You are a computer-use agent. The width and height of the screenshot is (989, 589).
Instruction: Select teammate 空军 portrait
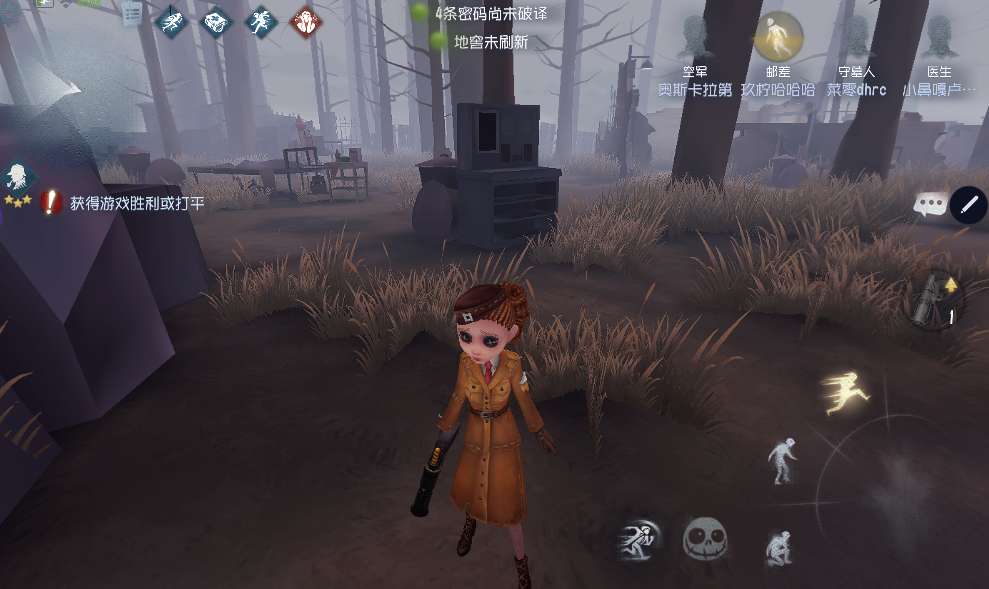[694, 38]
